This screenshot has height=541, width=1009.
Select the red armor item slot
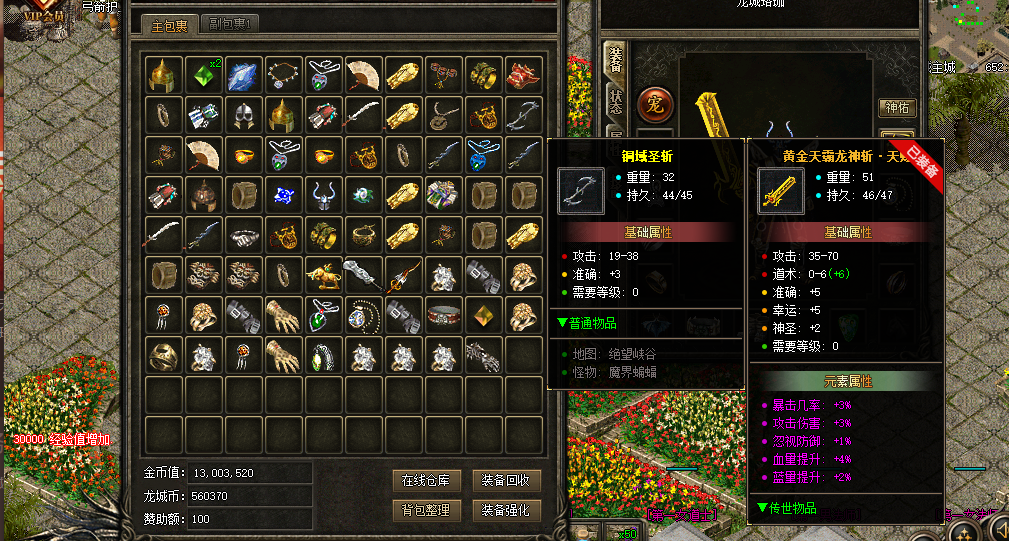tap(524, 75)
